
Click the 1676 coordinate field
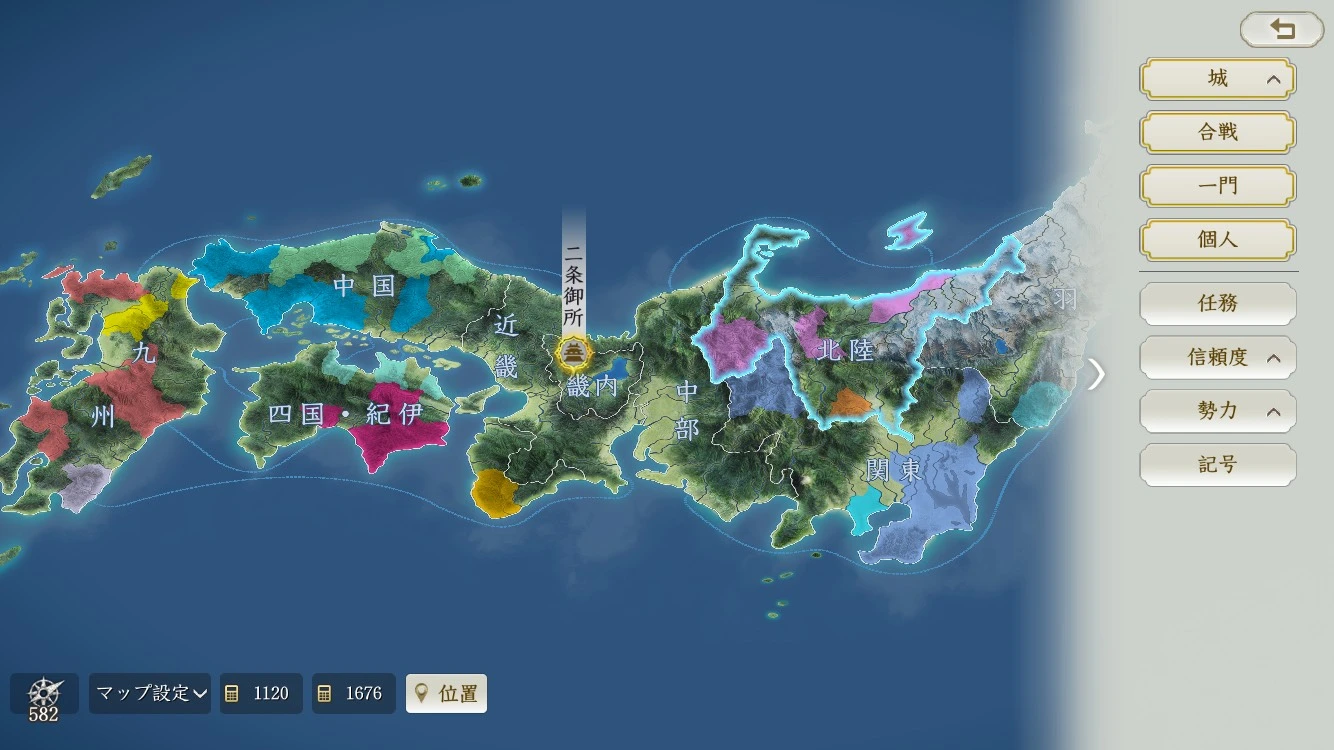click(x=353, y=693)
